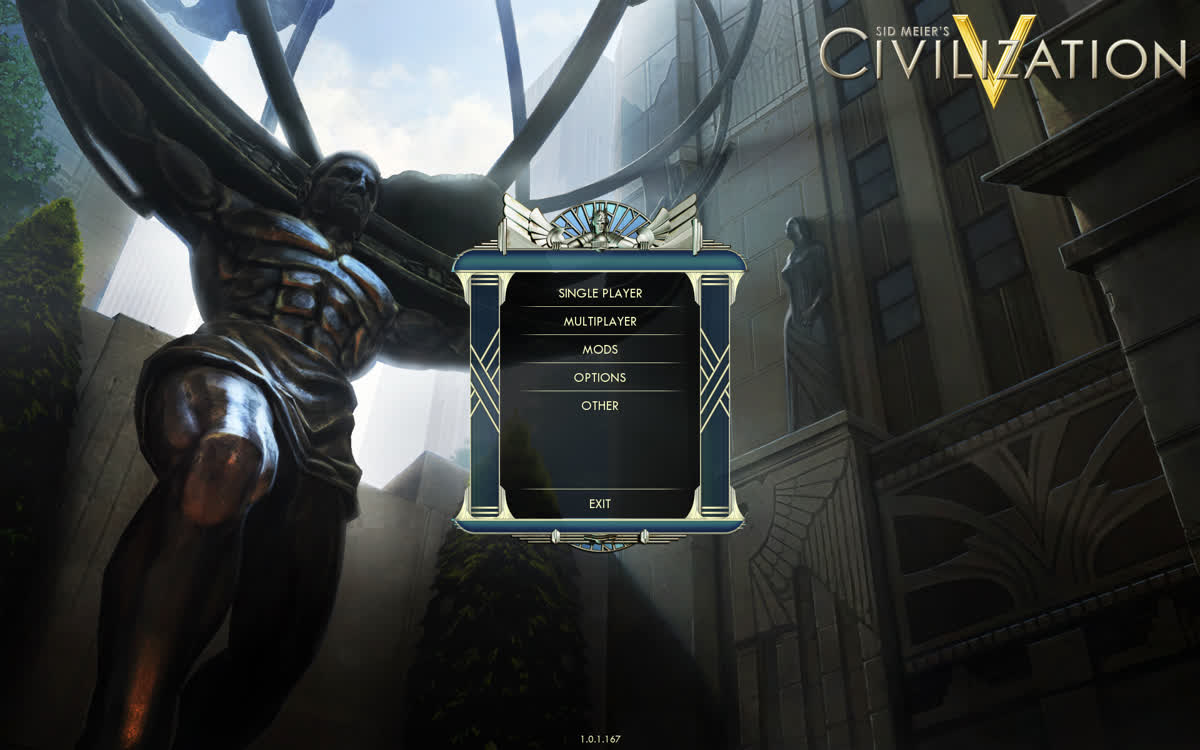Choose Multiplayer from the main menu
The image size is (1200, 750).
[x=600, y=321]
